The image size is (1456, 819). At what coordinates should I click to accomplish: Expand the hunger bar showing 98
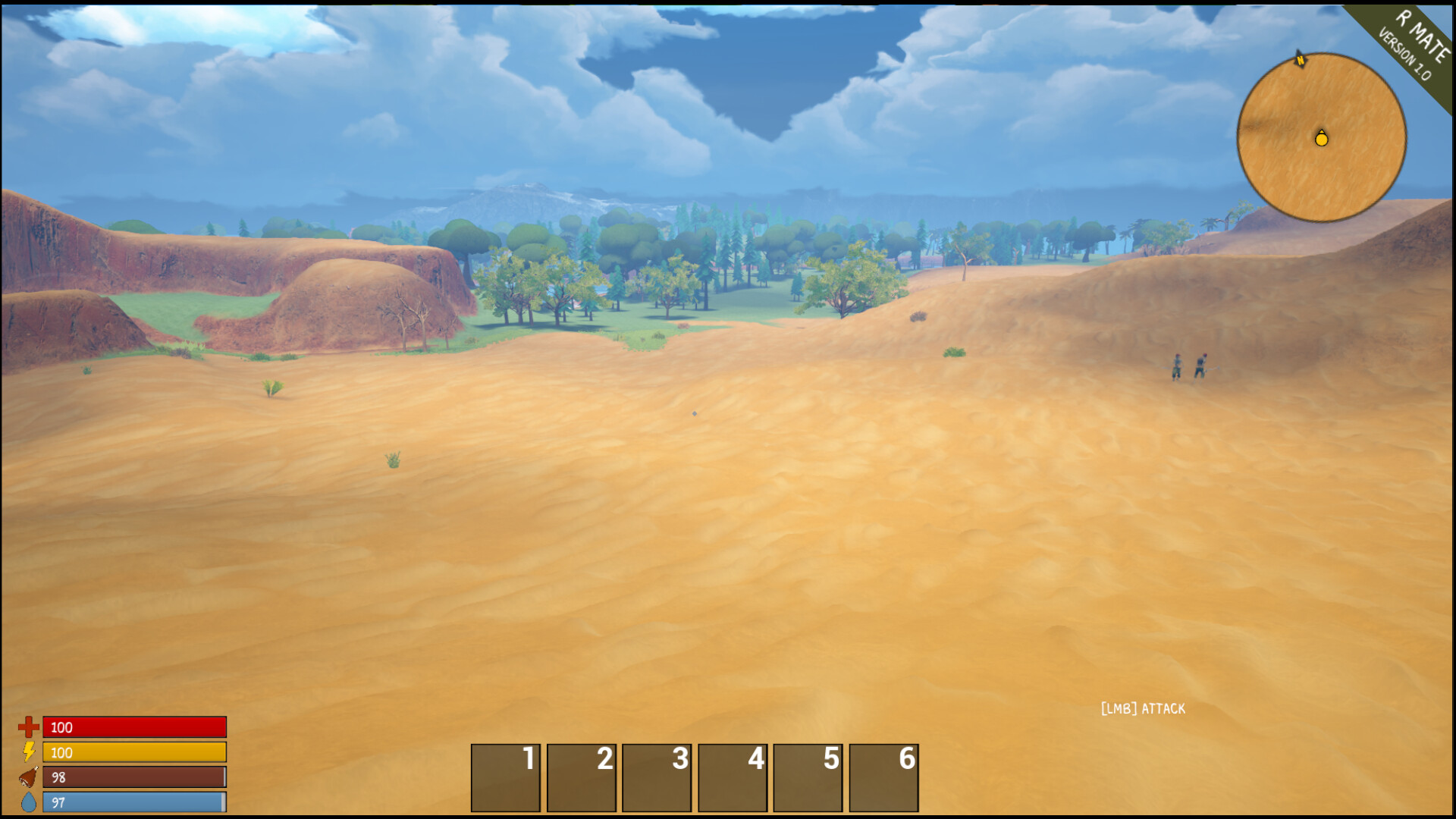pos(133,777)
